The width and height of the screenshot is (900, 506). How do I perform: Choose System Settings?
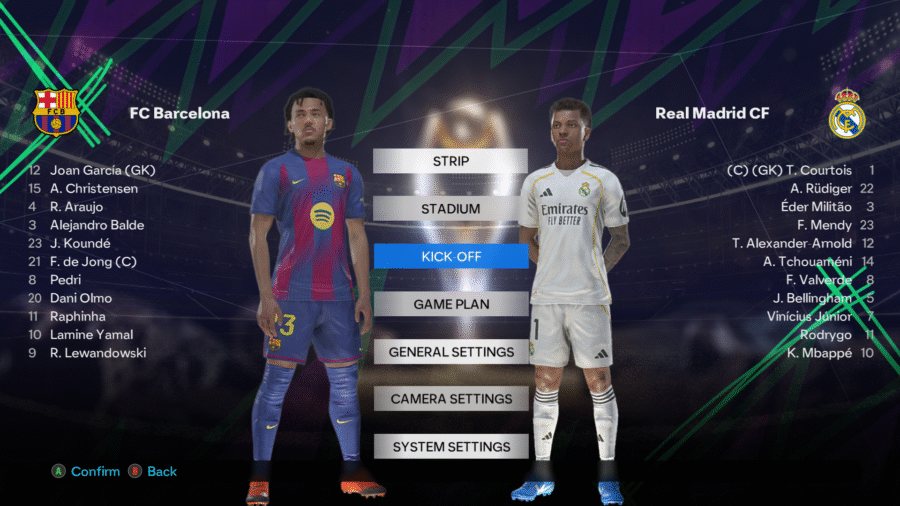click(x=450, y=447)
